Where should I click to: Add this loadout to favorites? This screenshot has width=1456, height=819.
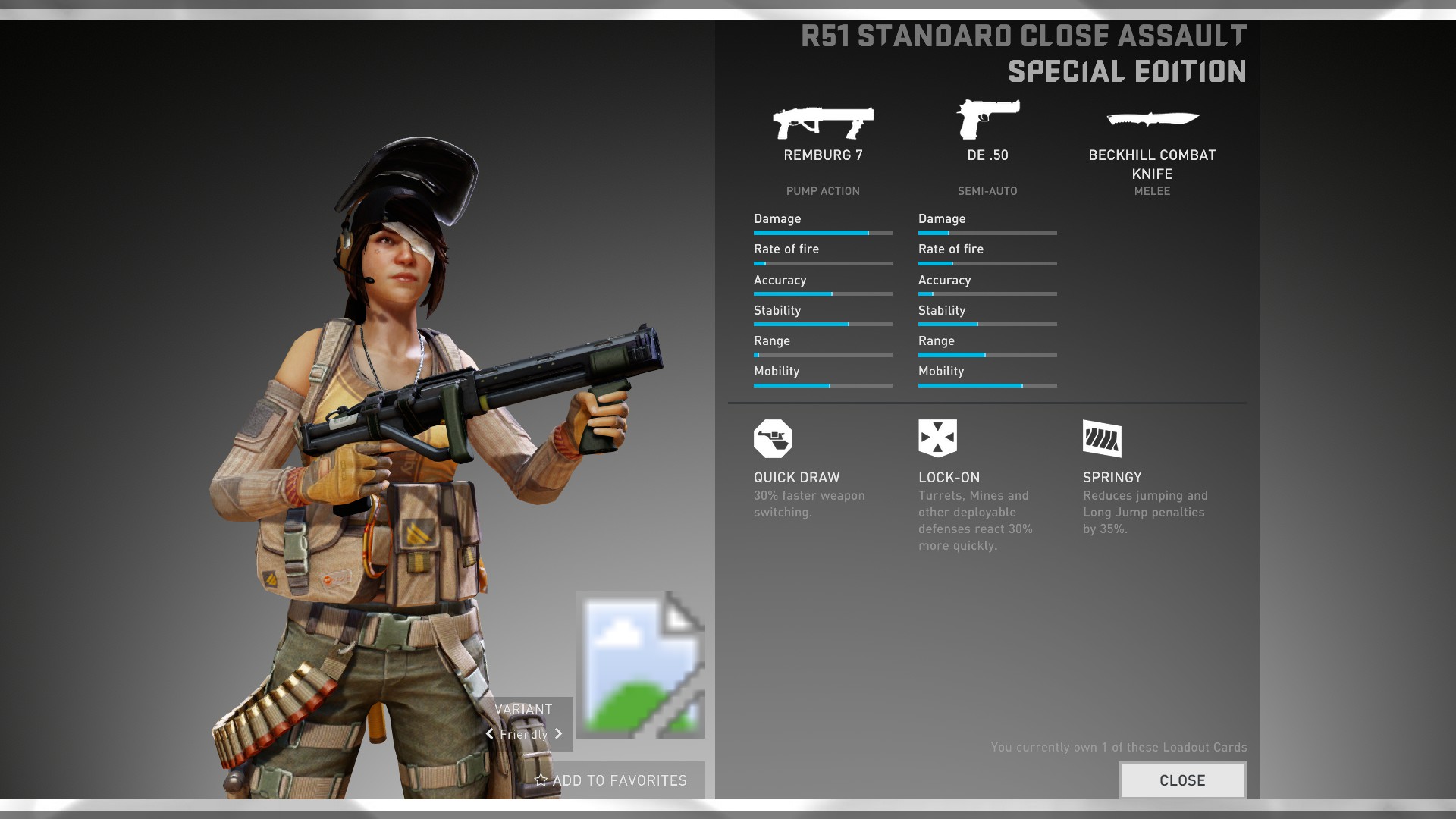[611, 780]
